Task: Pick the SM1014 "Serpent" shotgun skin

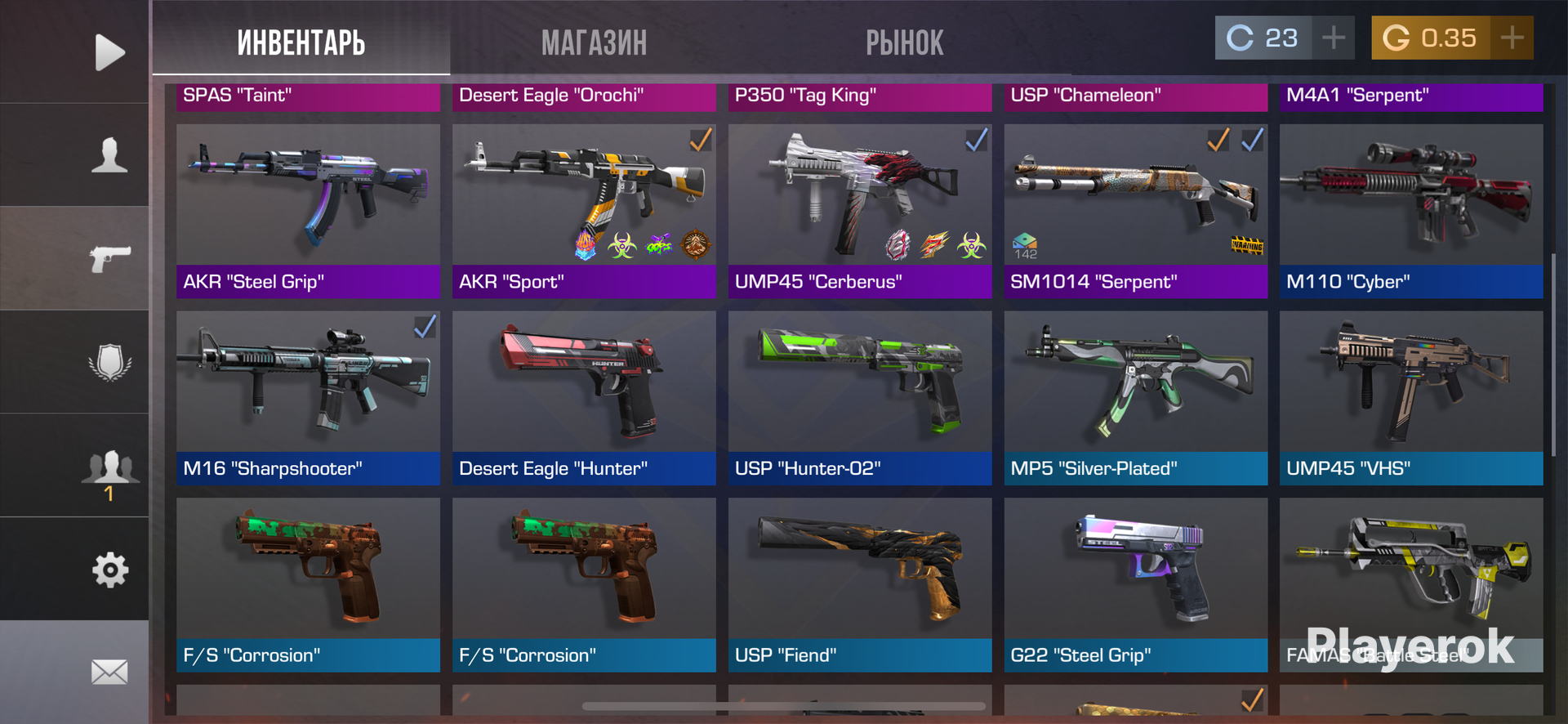Action: [x=1135, y=210]
